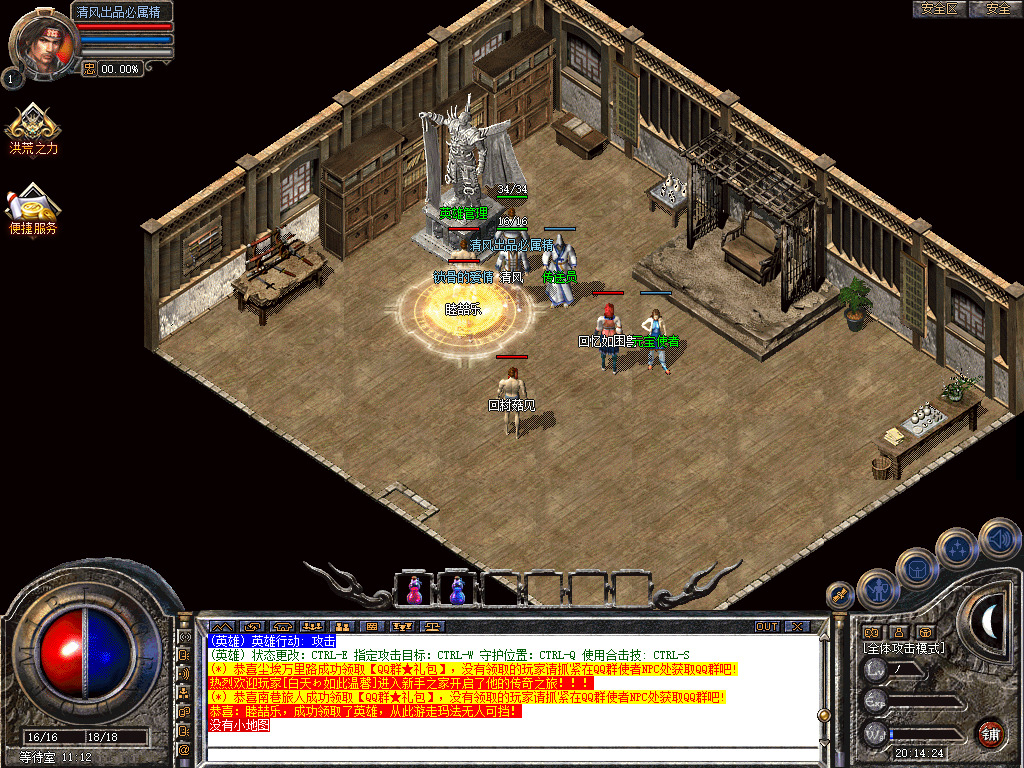This screenshot has height=768, width=1024.
Task: Click the chat text input line
Action: 500,754
